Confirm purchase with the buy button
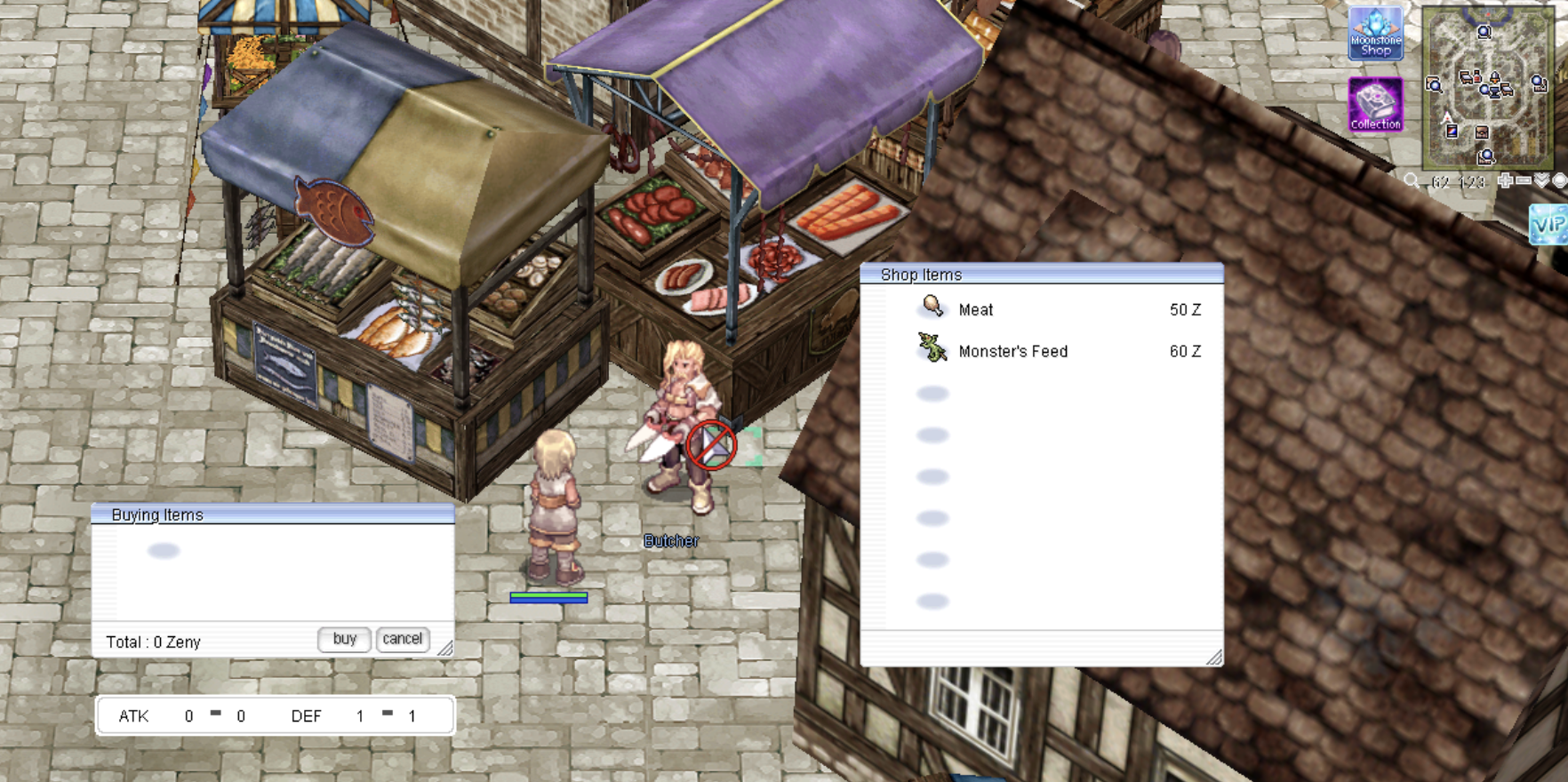The height and width of the screenshot is (782, 1568). (x=344, y=639)
